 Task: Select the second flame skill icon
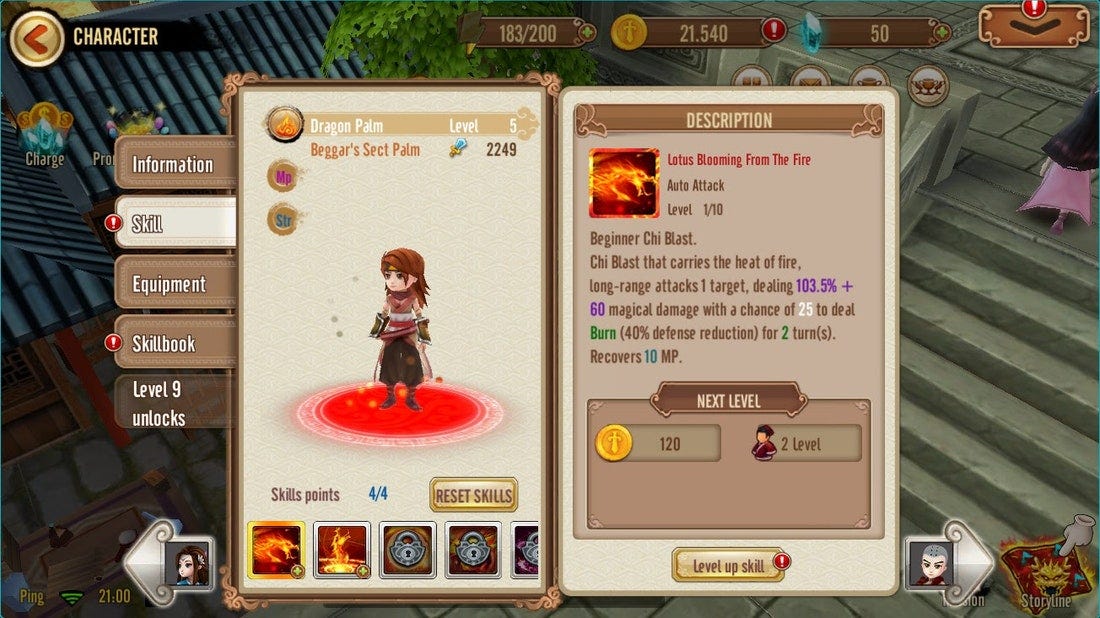pyautogui.click(x=342, y=550)
